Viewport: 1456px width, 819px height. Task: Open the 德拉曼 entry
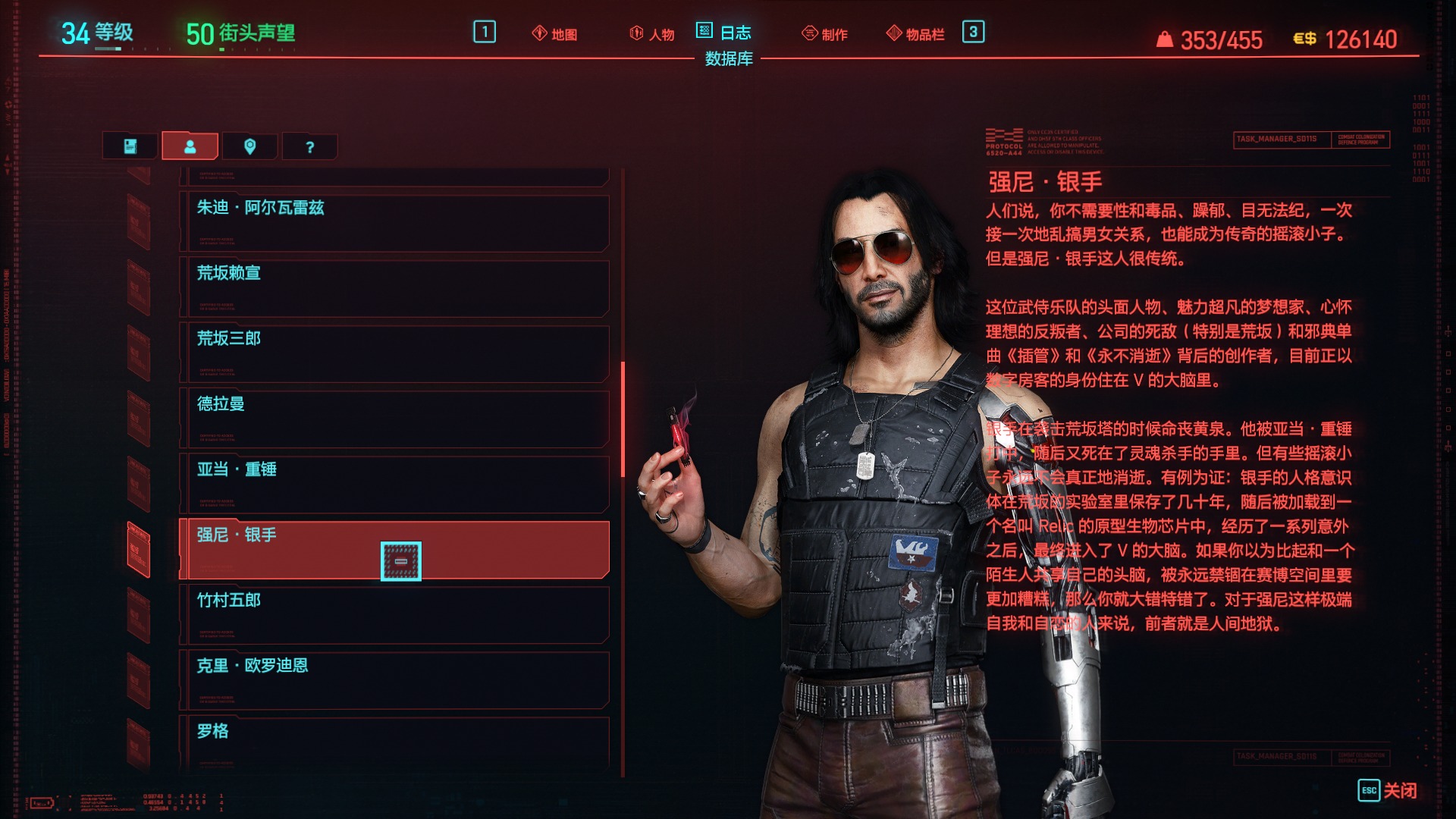point(394,419)
